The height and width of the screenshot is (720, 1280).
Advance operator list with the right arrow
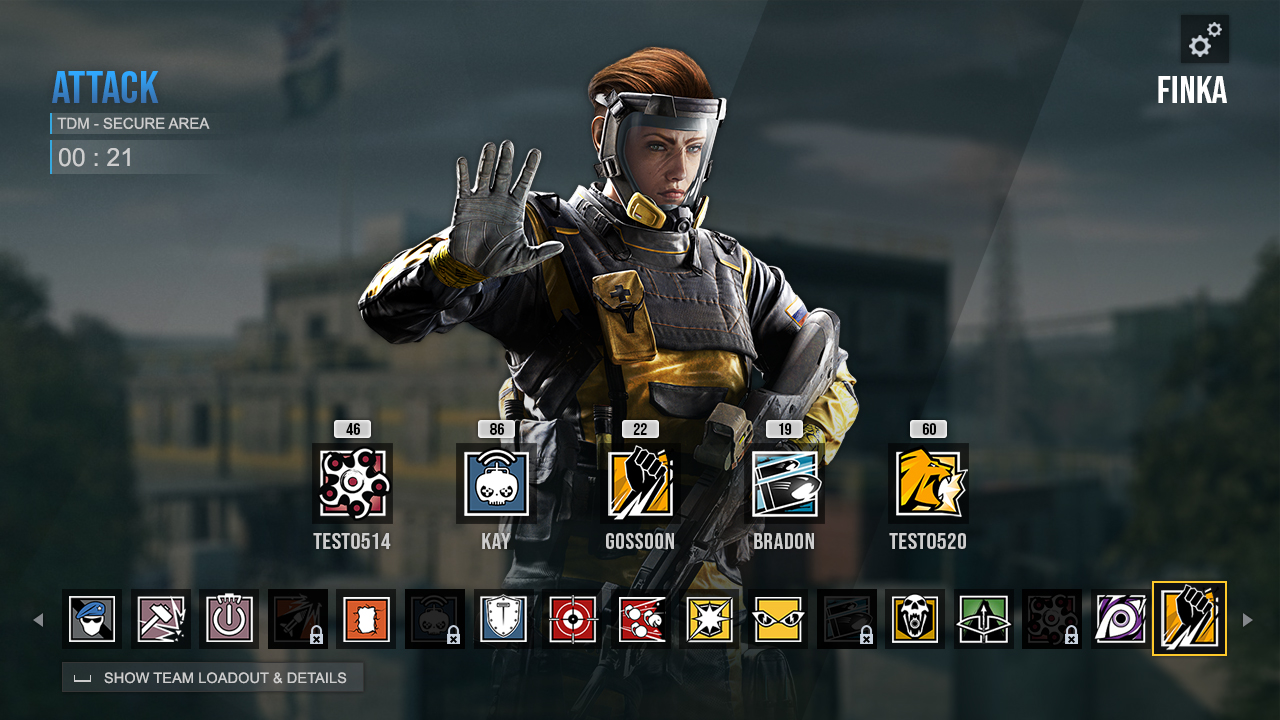pos(1247,620)
